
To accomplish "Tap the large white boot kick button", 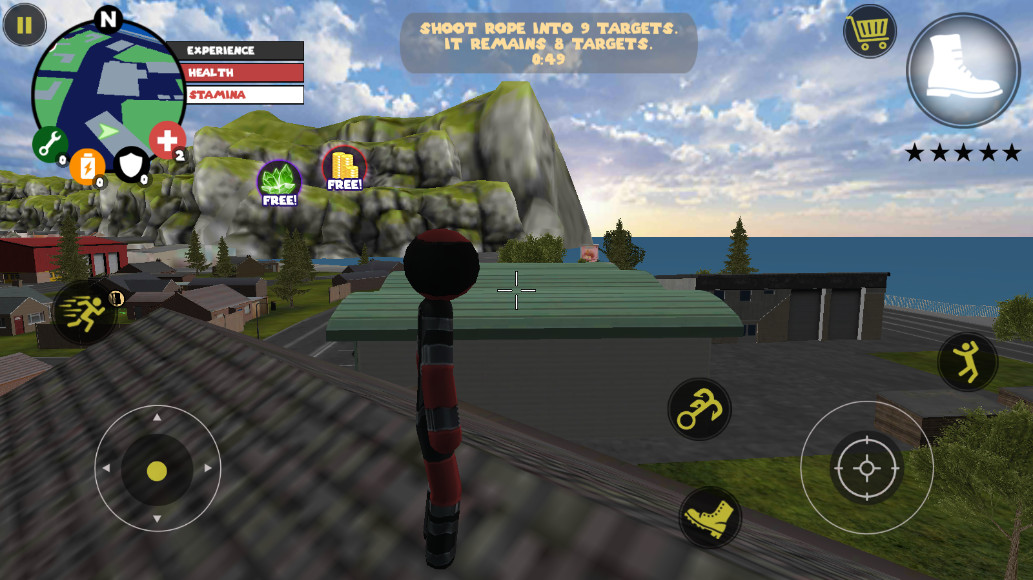I will pos(963,70).
